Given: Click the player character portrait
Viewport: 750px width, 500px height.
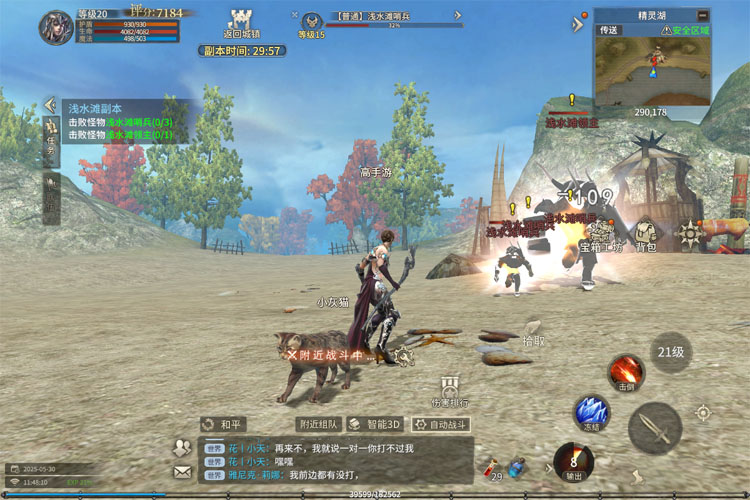Looking at the screenshot, I should point(56,27).
